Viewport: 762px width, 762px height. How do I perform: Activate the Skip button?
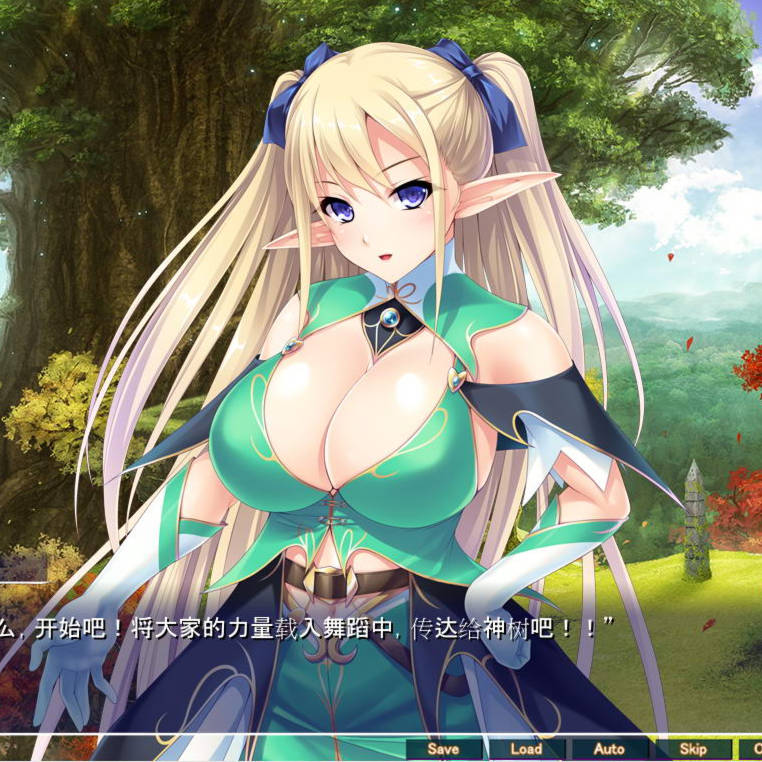pos(692,749)
